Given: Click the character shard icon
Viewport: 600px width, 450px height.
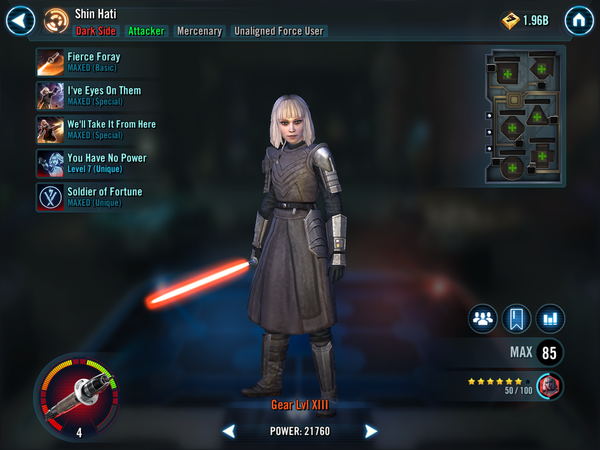Looking at the screenshot, I should 549,384.
